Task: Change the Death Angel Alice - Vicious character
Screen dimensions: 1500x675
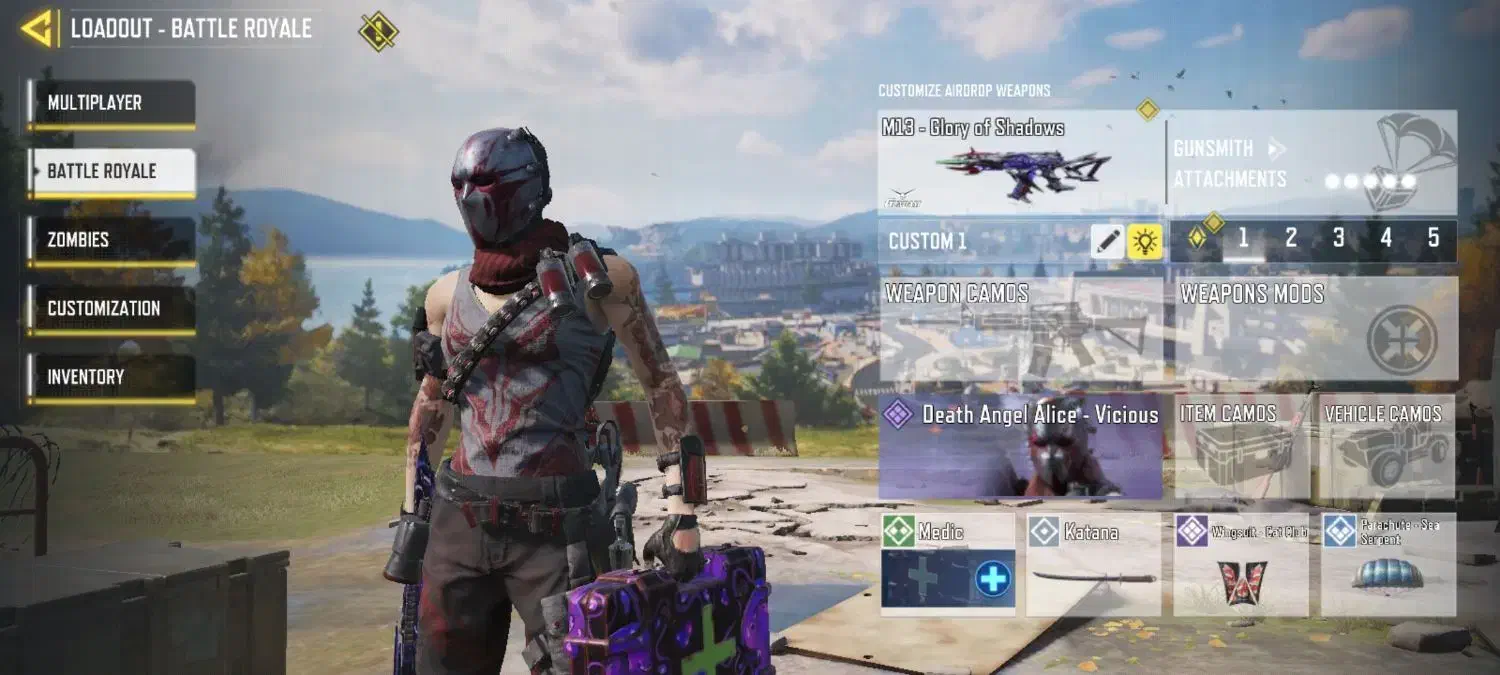Action: pyautogui.click(x=1021, y=446)
